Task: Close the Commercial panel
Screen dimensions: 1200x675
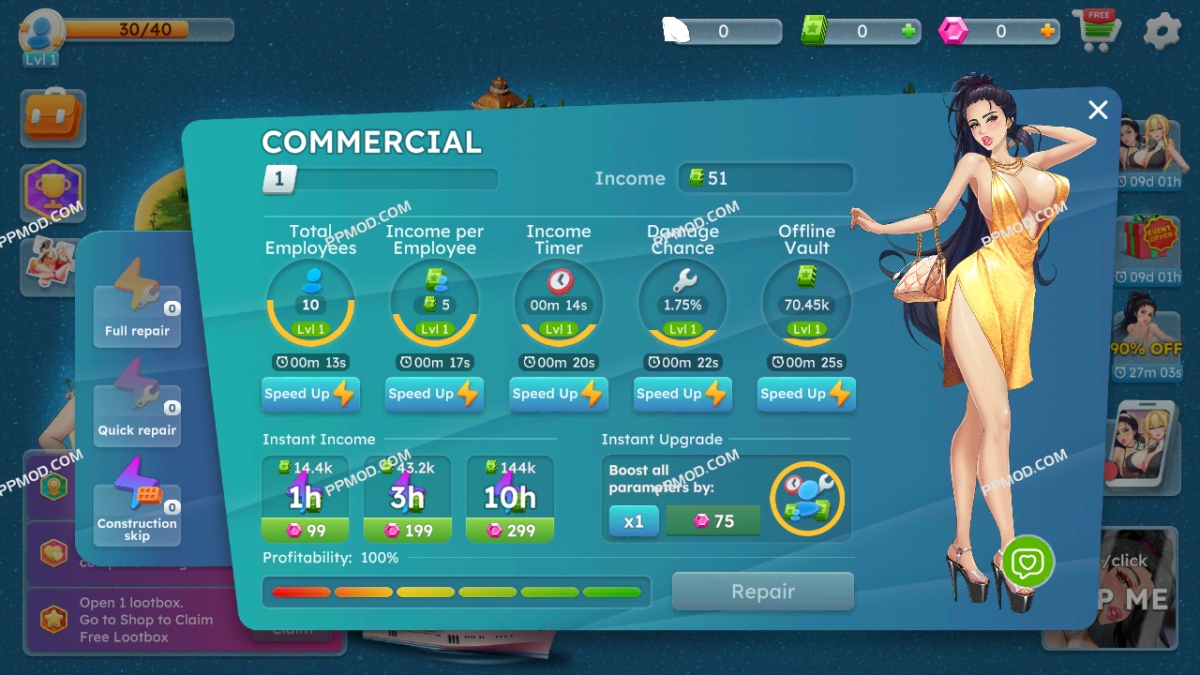Action: (x=1098, y=110)
